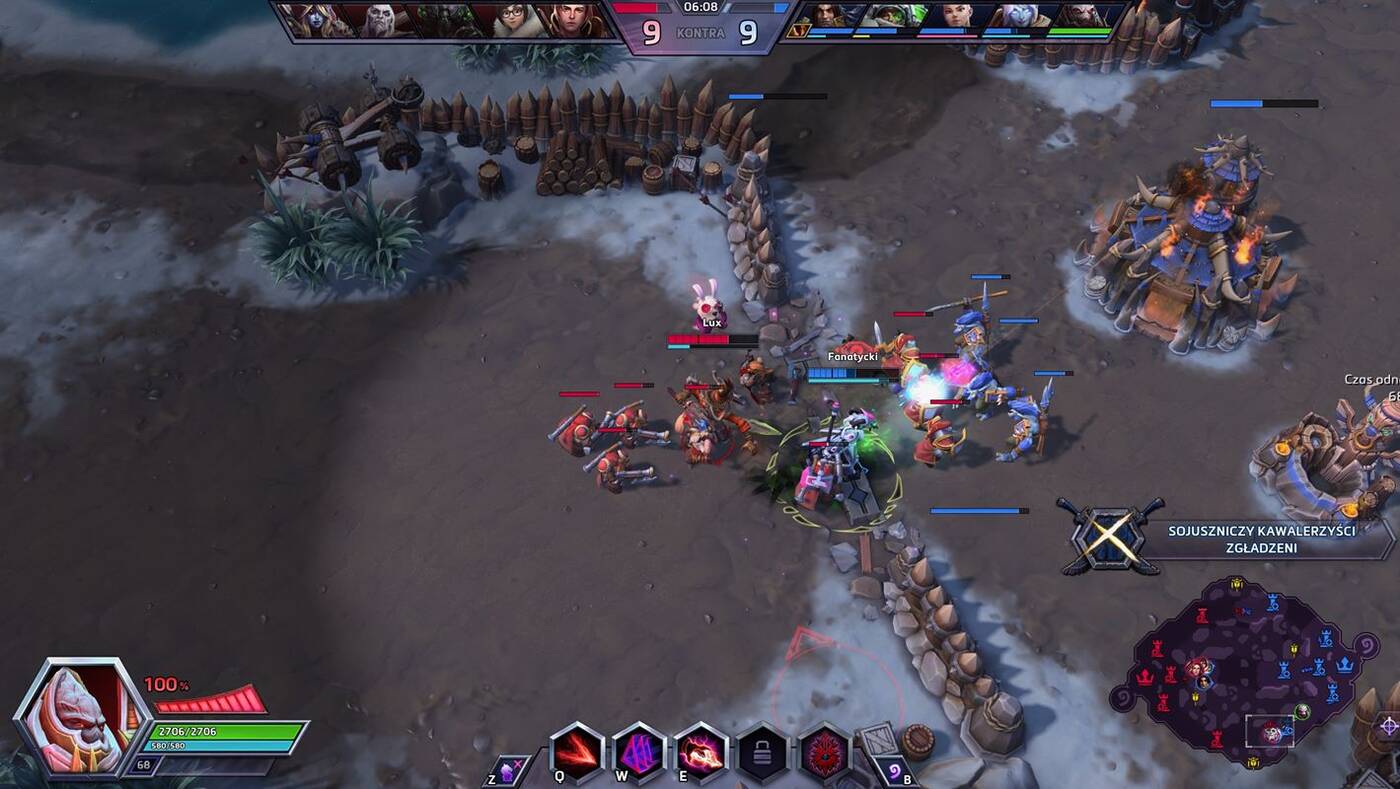Click the green-circled hero icon on the minimap
Screen dimensions: 1400x789
(x=1303, y=710)
